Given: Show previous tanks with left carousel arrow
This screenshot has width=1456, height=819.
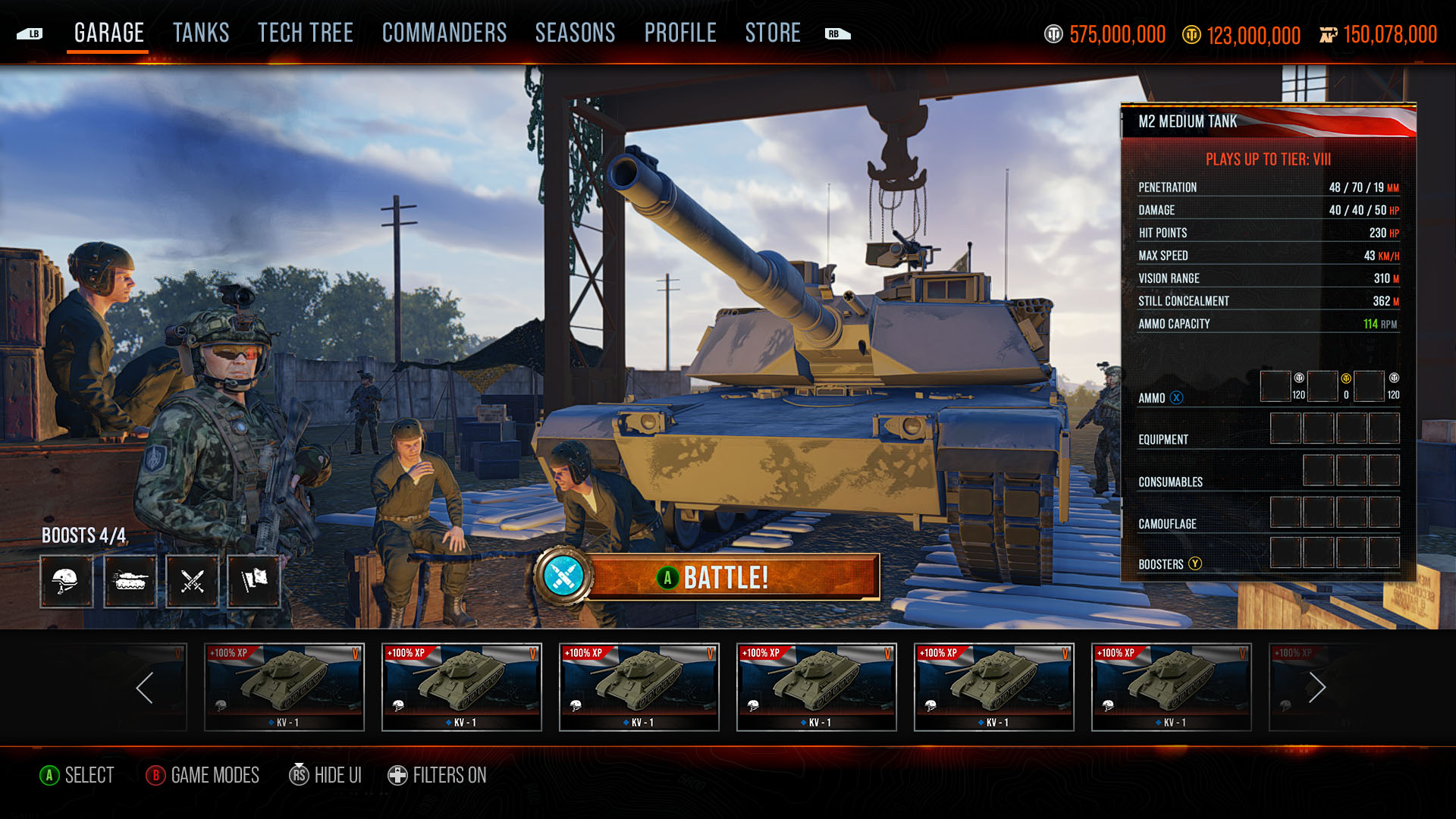Looking at the screenshot, I should pos(145,688).
